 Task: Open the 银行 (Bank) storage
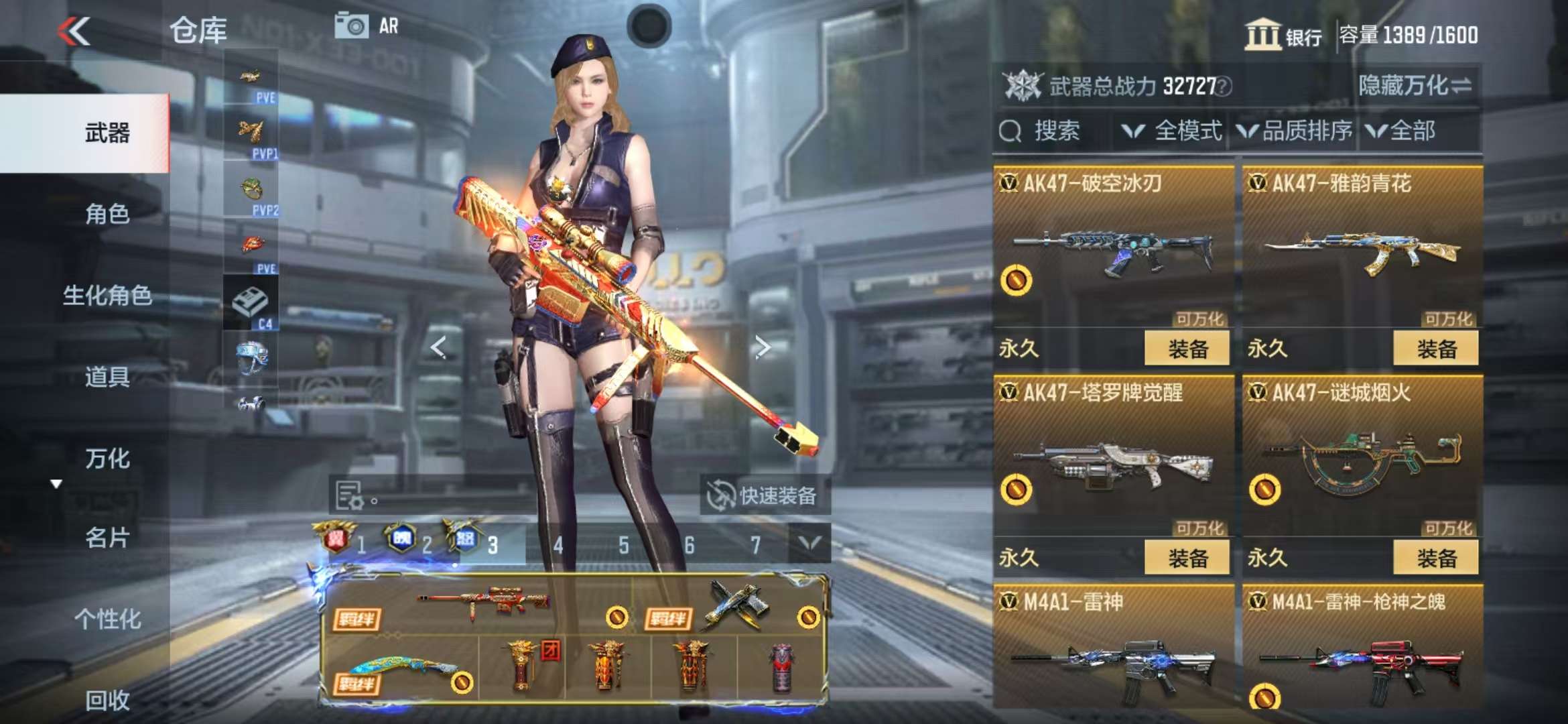tap(1283, 35)
